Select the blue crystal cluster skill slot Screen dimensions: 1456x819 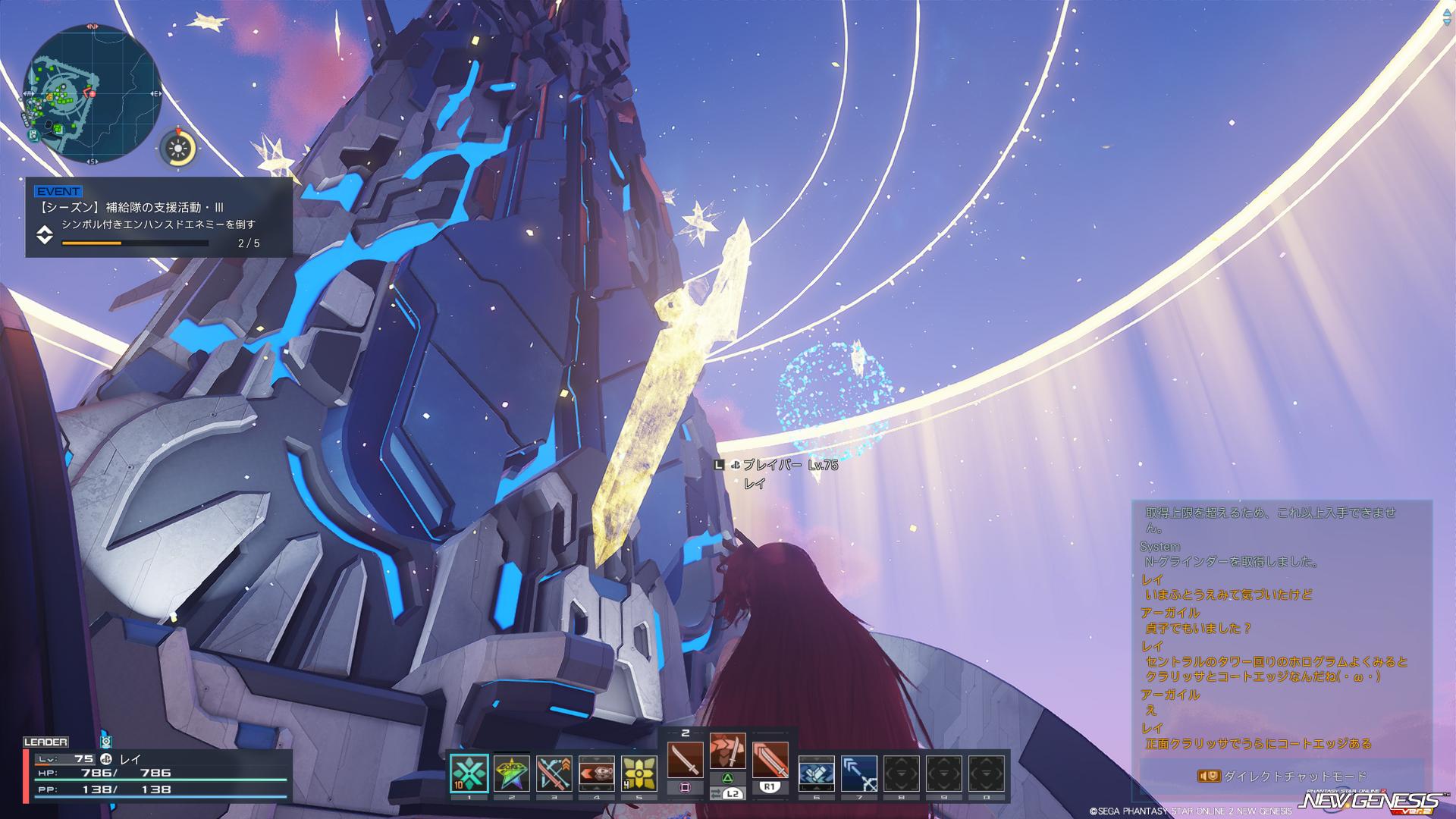816,773
